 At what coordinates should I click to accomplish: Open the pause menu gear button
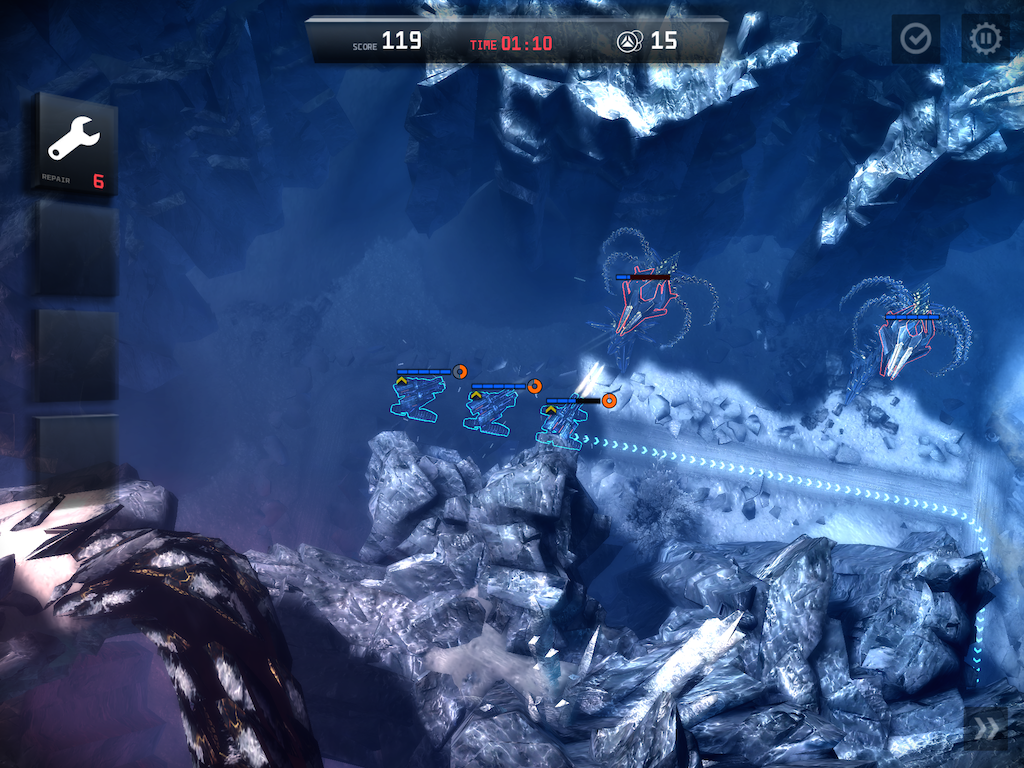[985, 39]
